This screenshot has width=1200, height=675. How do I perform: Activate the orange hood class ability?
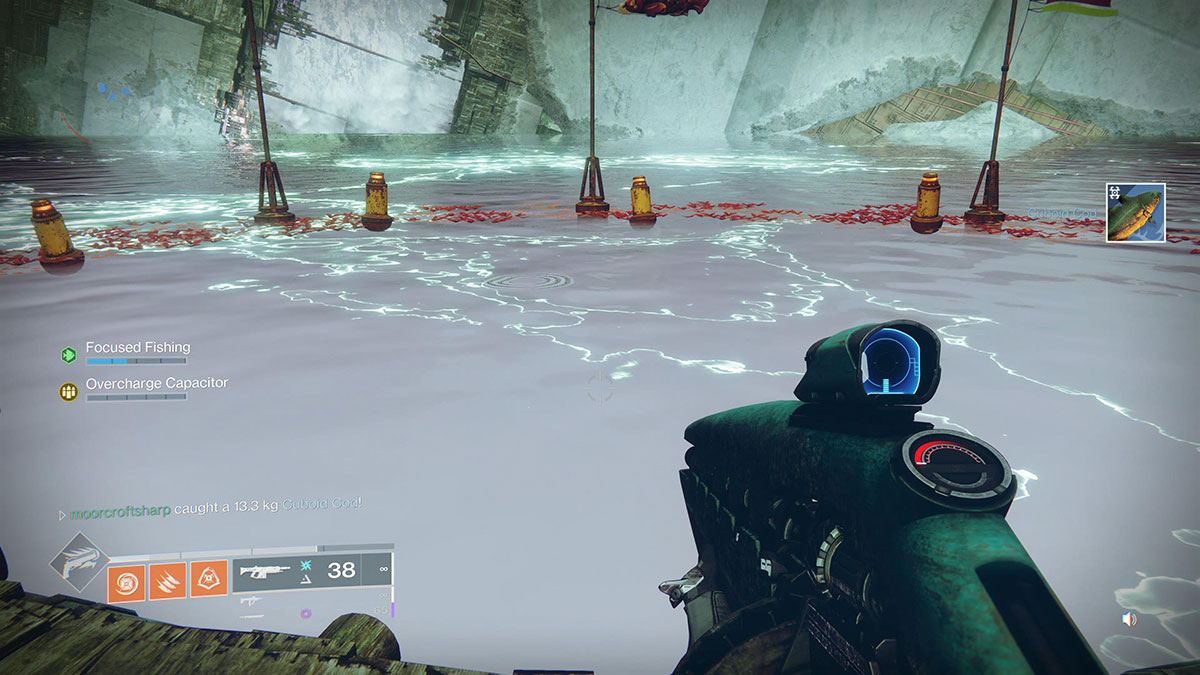click(x=209, y=582)
